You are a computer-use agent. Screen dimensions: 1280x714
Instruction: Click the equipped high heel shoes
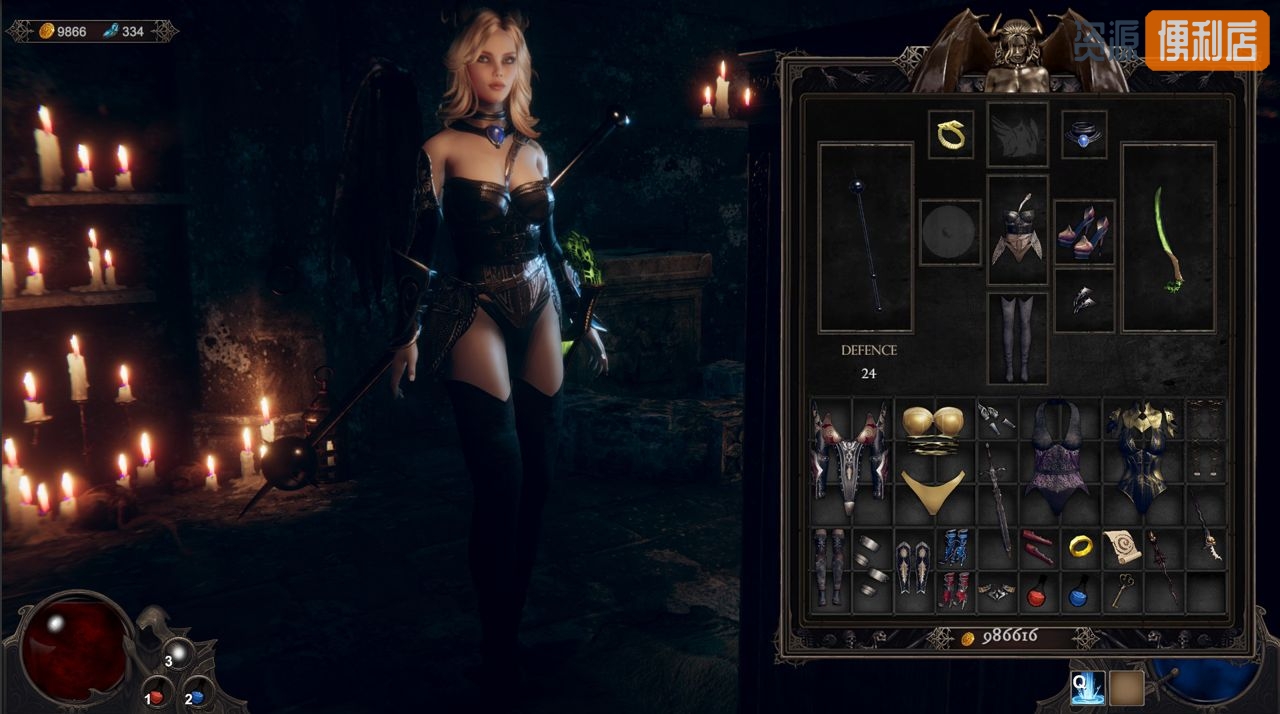pyautogui.click(x=1083, y=231)
